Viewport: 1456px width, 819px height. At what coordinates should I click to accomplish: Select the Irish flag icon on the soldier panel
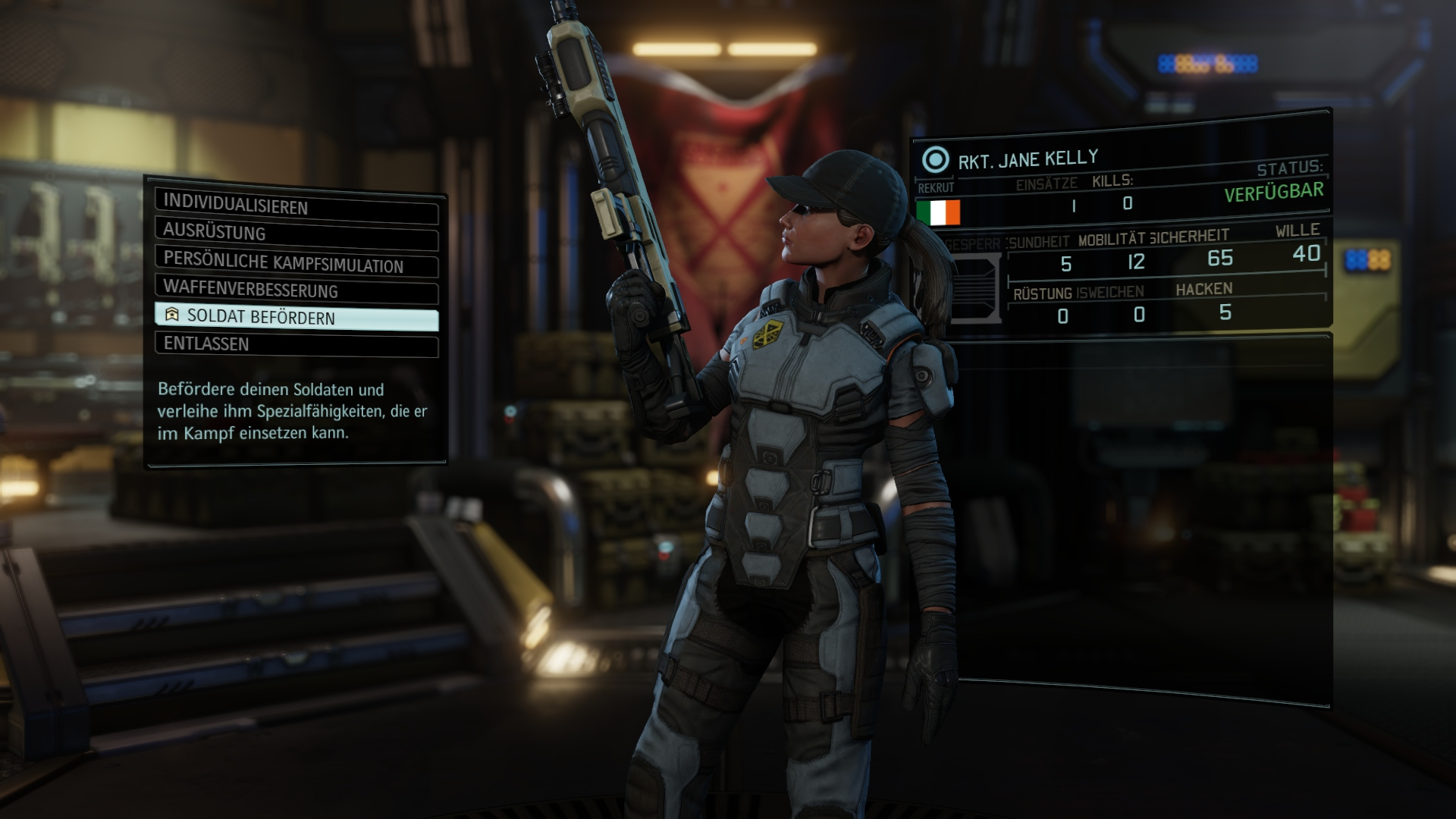[938, 214]
